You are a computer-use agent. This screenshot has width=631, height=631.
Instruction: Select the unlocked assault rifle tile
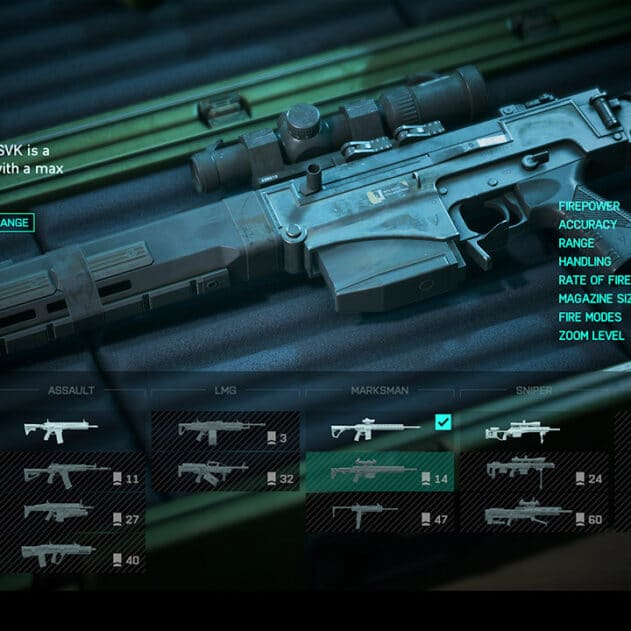pyautogui.click(x=70, y=431)
